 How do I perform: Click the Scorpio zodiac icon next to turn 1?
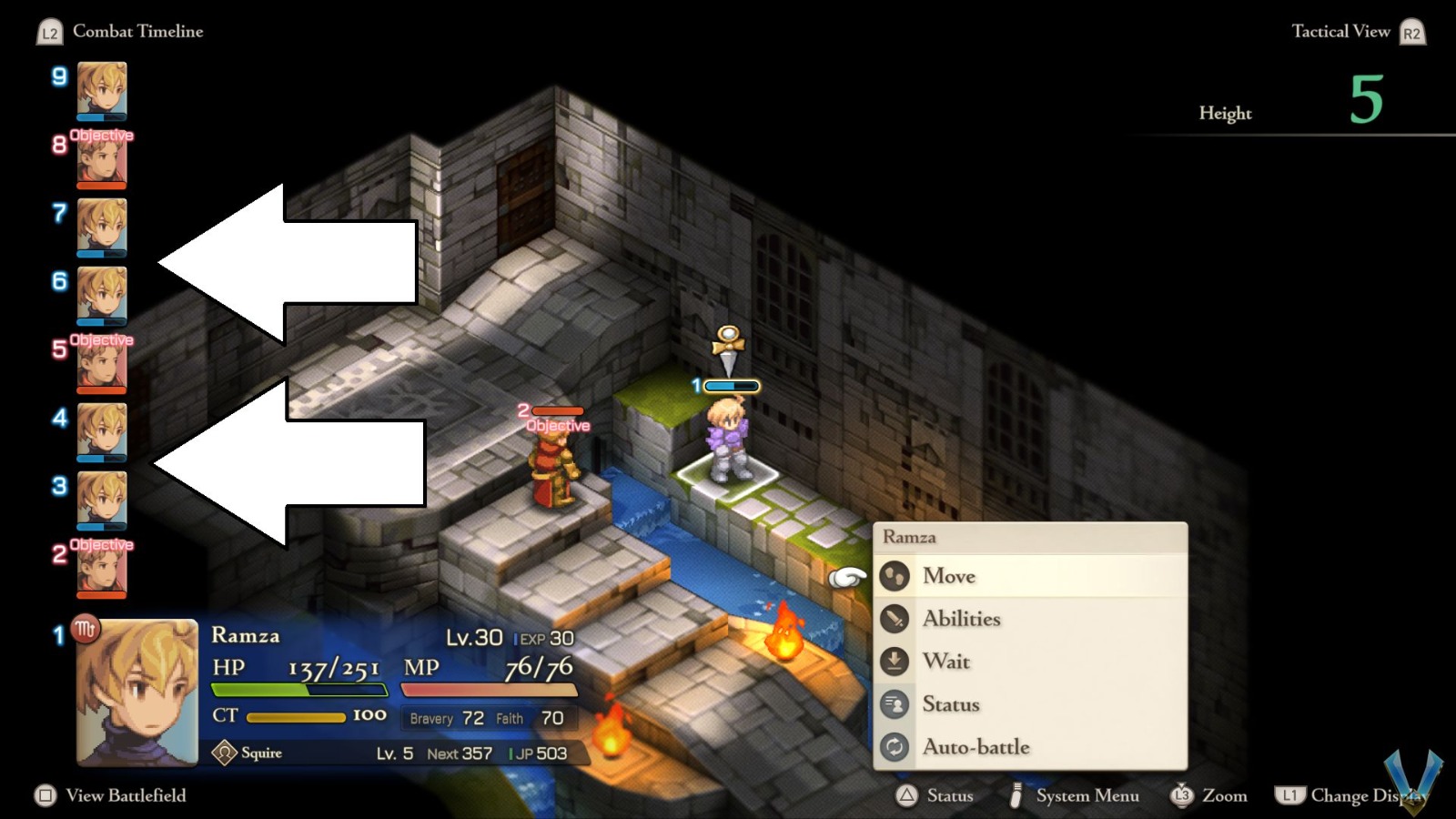[86, 629]
